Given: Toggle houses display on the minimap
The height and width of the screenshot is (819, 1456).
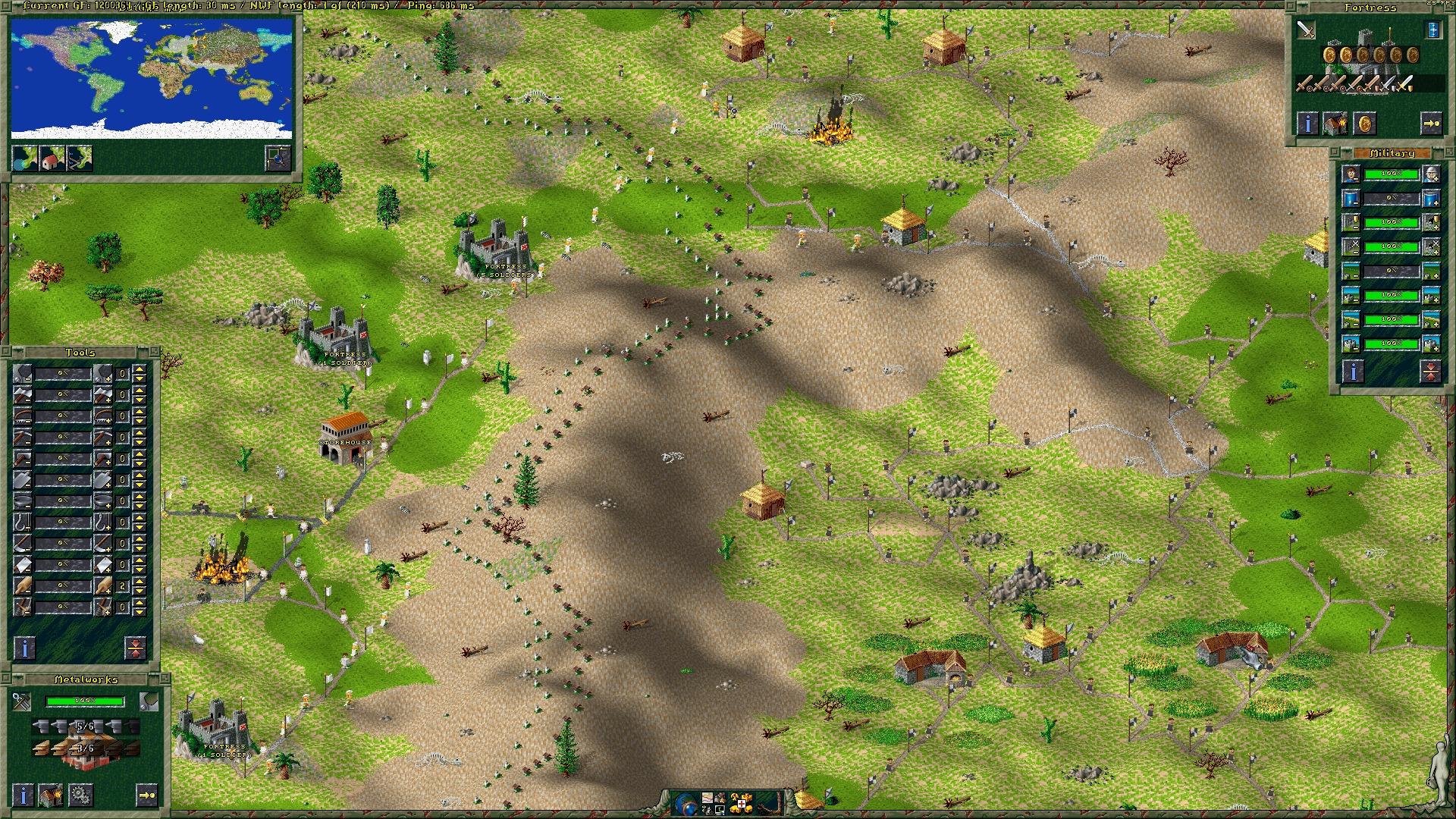Looking at the screenshot, I should click(x=52, y=158).
